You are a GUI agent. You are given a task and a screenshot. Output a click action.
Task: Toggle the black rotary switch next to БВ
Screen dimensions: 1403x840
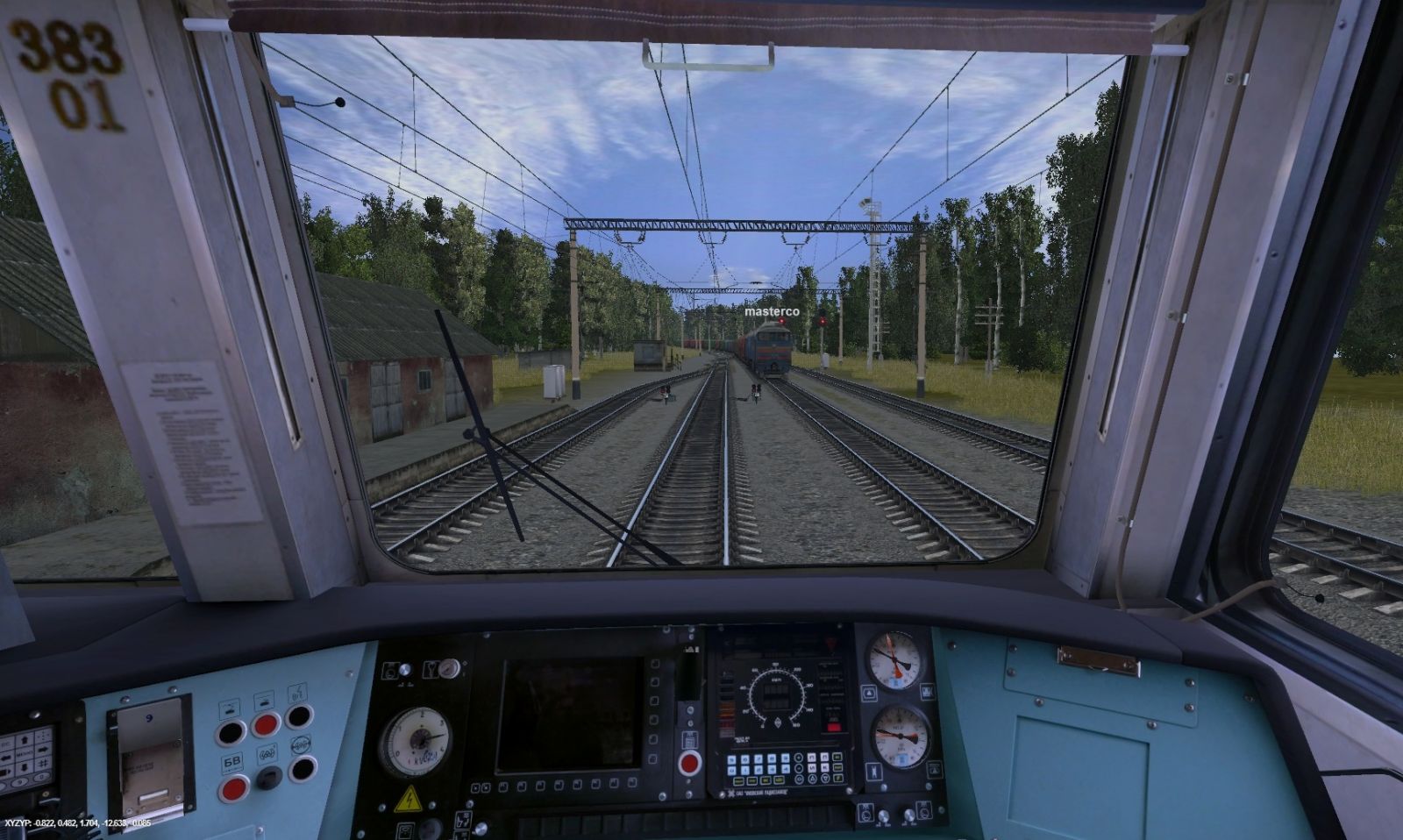[x=268, y=777]
